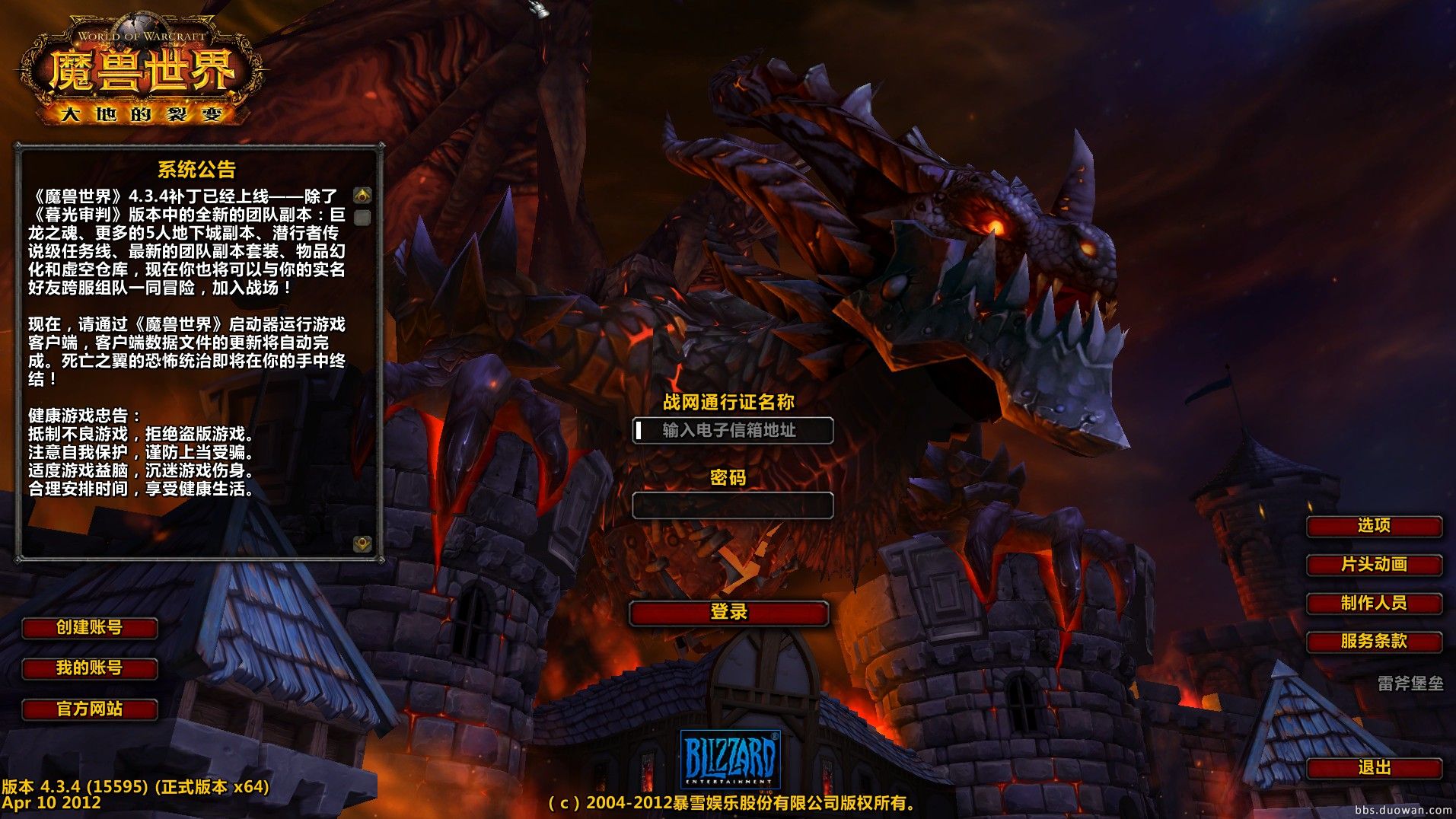The image size is (1456, 819).
Task: Show the 制作人员 credits
Action: pyautogui.click(x=1374, y=604)
